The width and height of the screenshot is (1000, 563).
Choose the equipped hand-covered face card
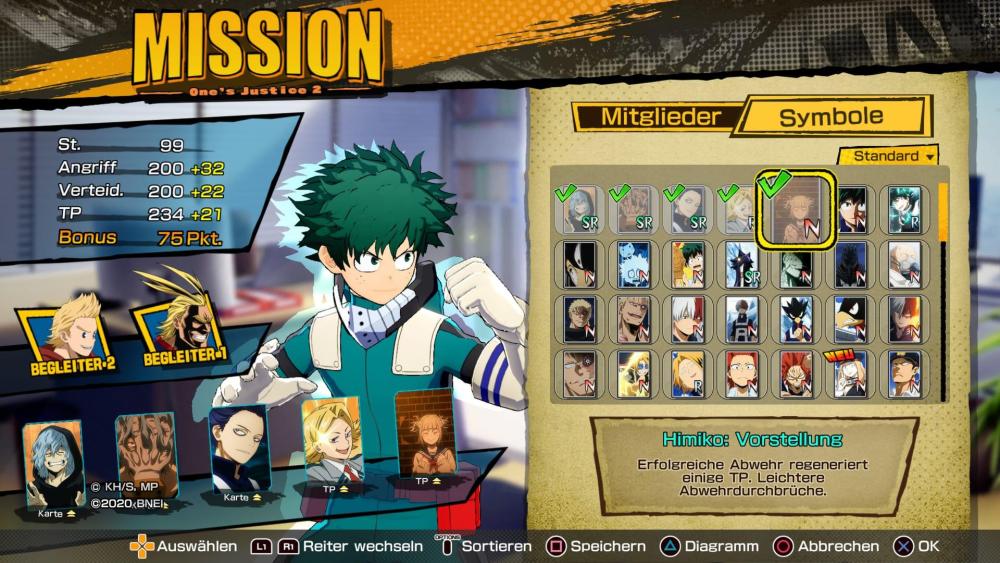pyautogui.click(x=146, y=457)
